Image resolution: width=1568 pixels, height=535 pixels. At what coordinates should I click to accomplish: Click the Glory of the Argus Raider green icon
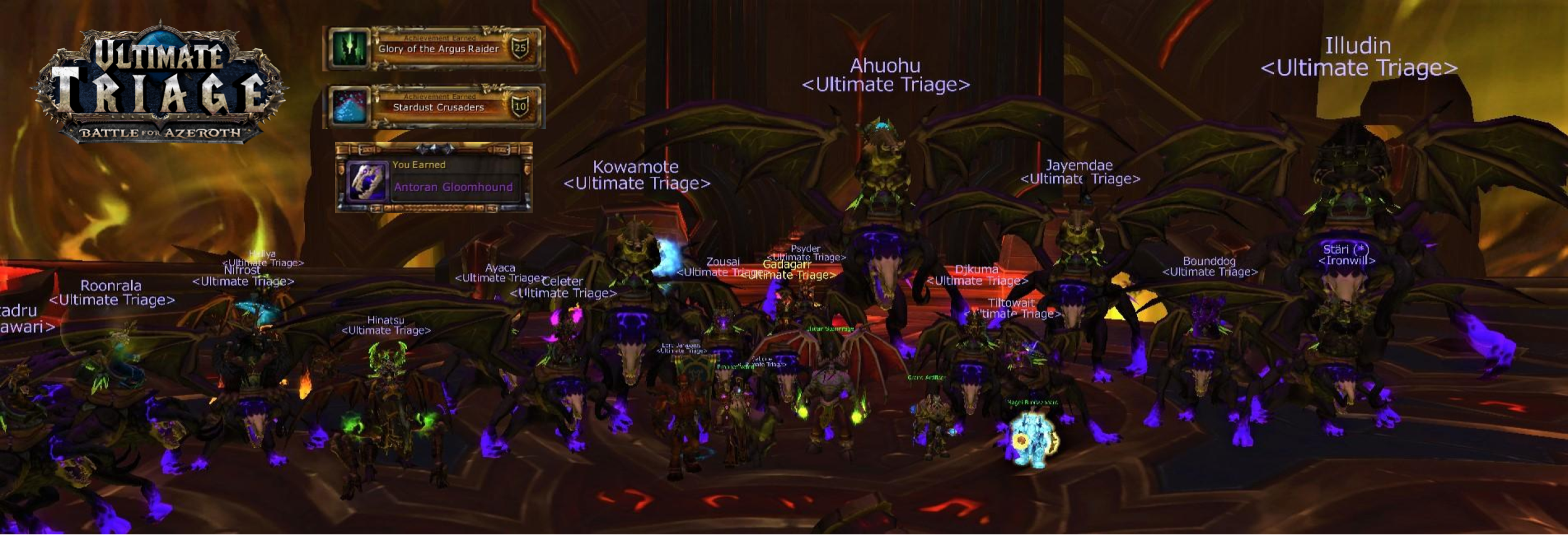coord(349,48)
